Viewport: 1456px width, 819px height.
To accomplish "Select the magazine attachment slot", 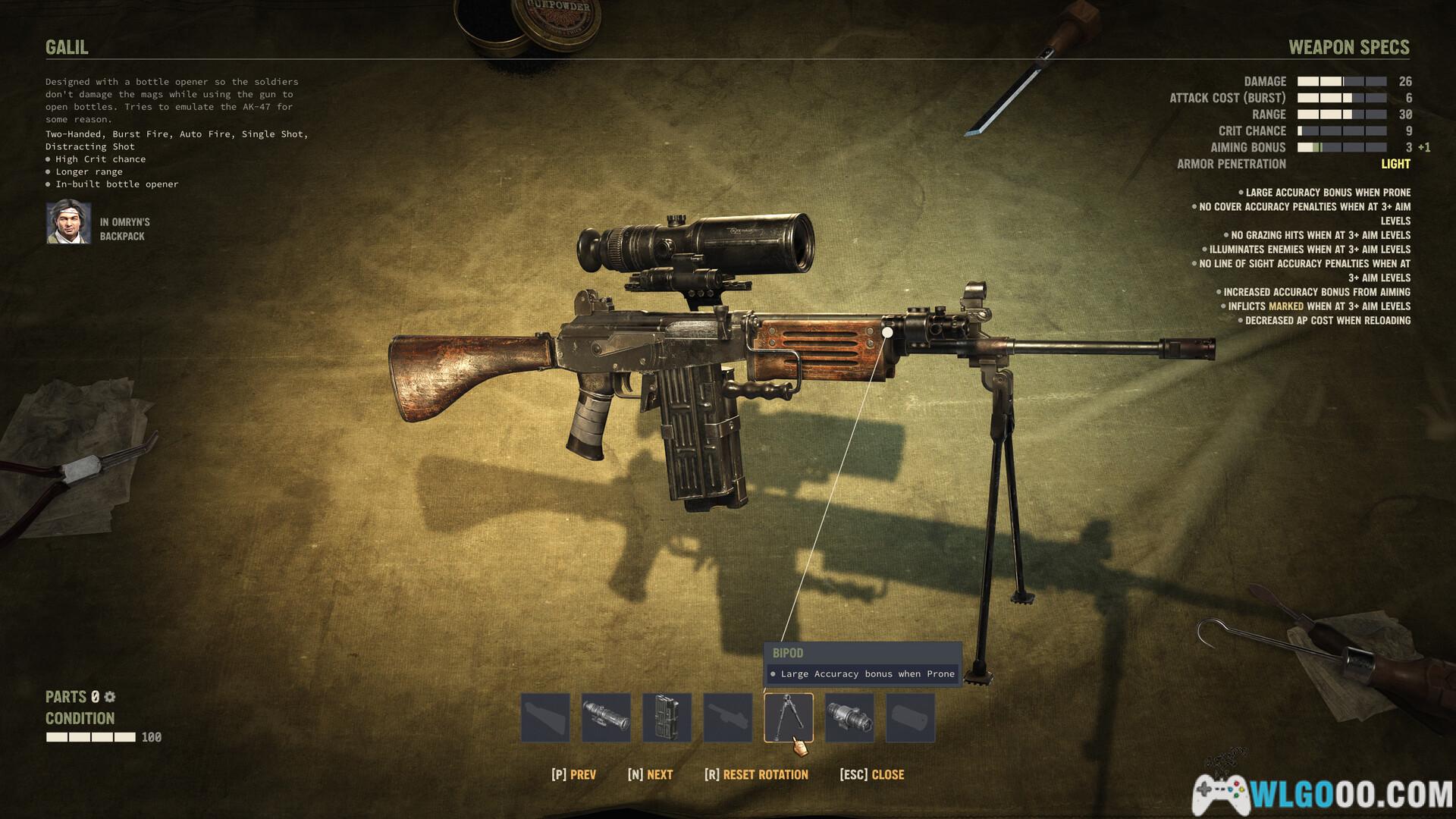I will (667, 717).
